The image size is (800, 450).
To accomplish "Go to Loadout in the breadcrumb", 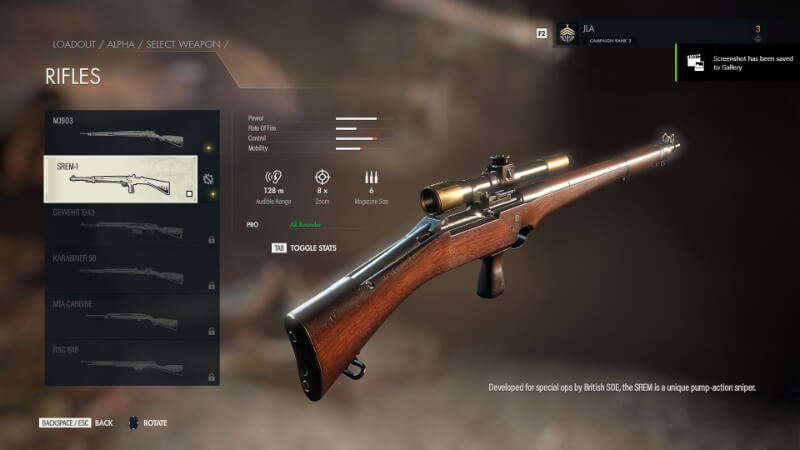I will click(73, 45).
